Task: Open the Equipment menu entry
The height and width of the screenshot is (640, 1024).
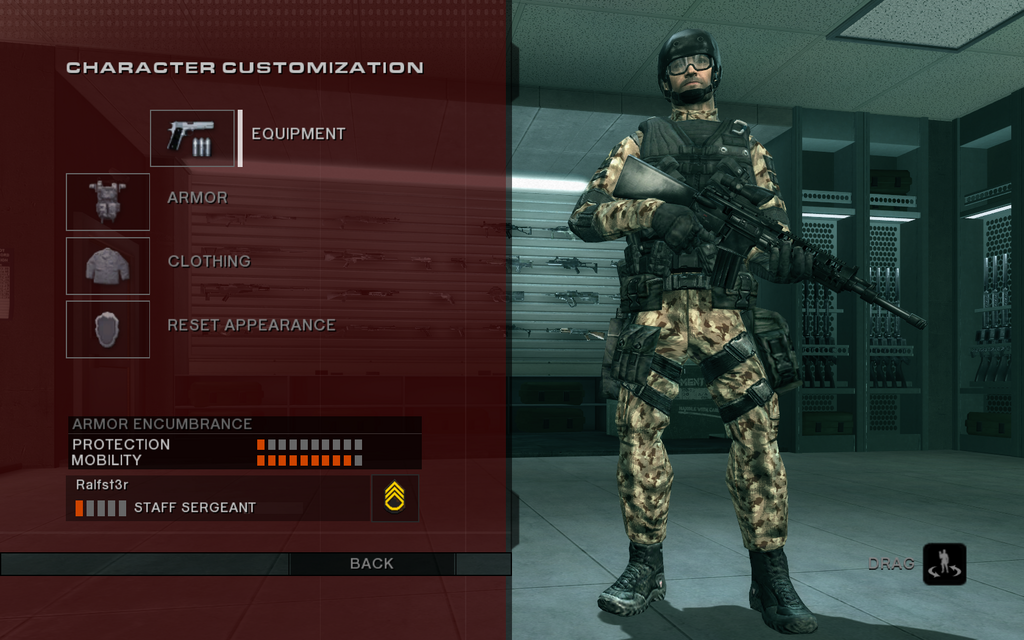Action: pyautogui.click(x=298, y=134)
